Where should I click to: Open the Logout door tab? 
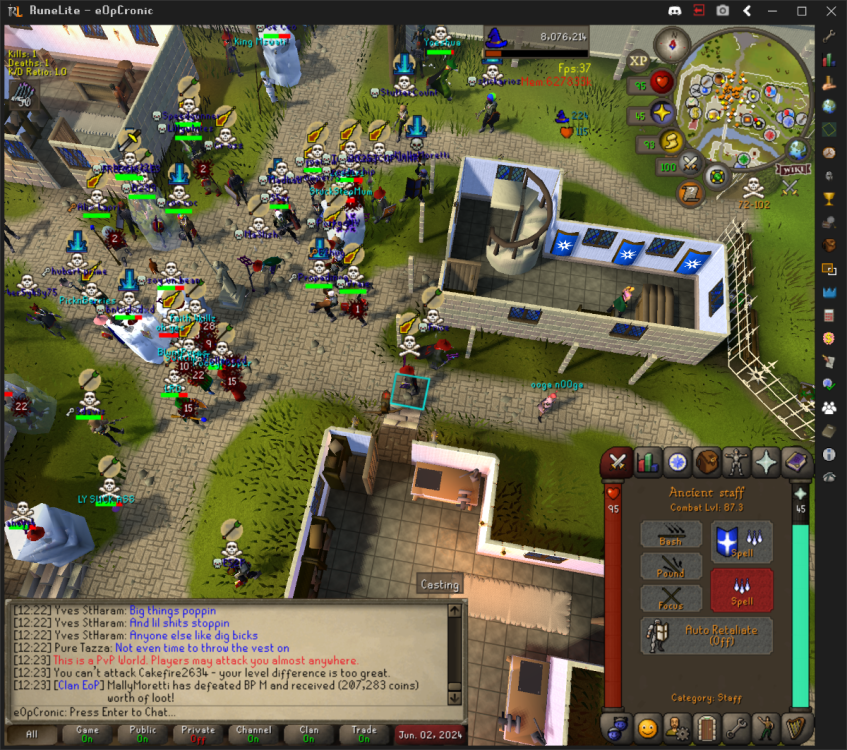coord(708,726)
